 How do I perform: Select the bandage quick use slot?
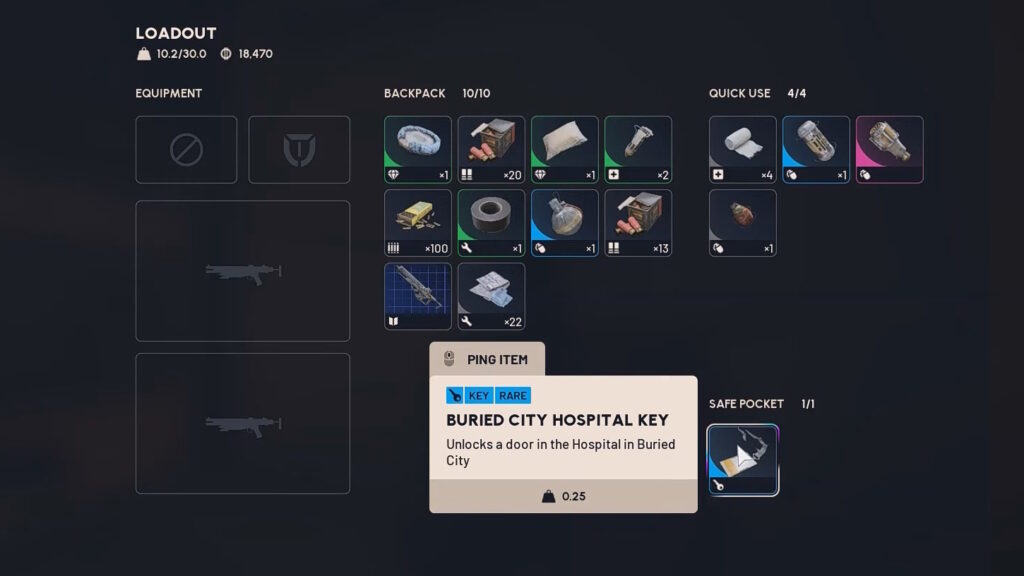coord(743,150)
